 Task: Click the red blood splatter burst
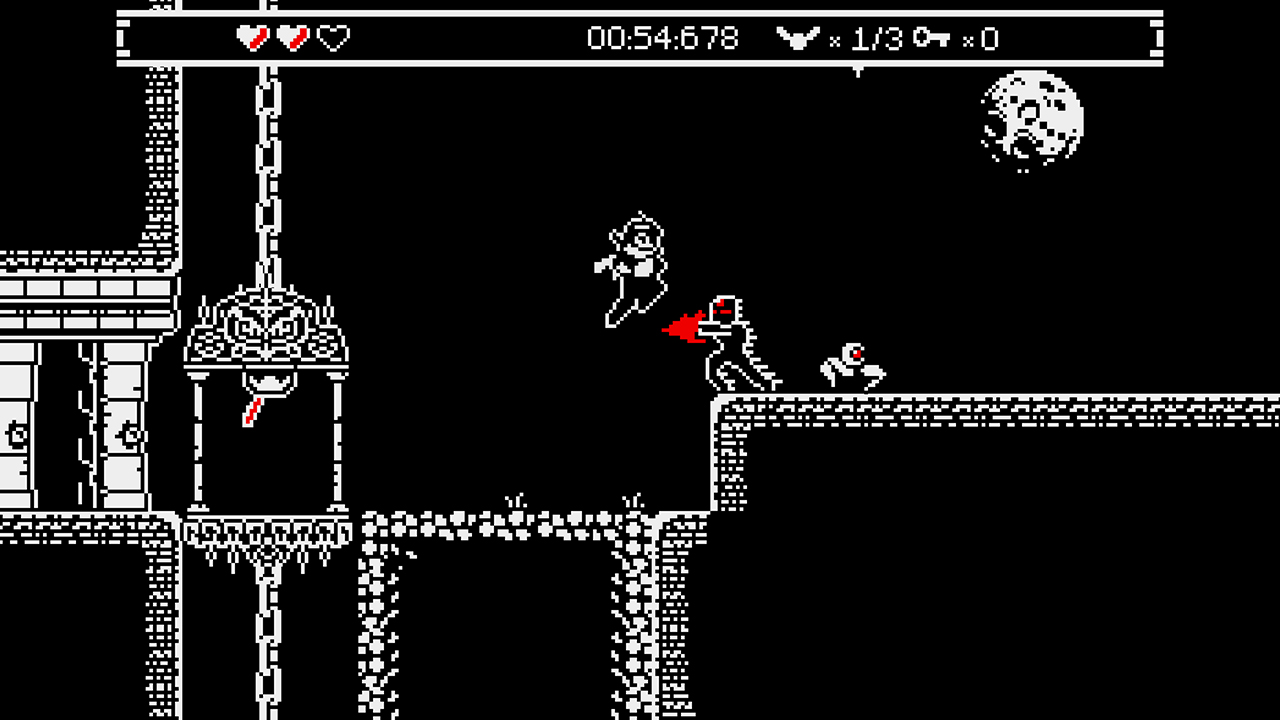(685, 325)
